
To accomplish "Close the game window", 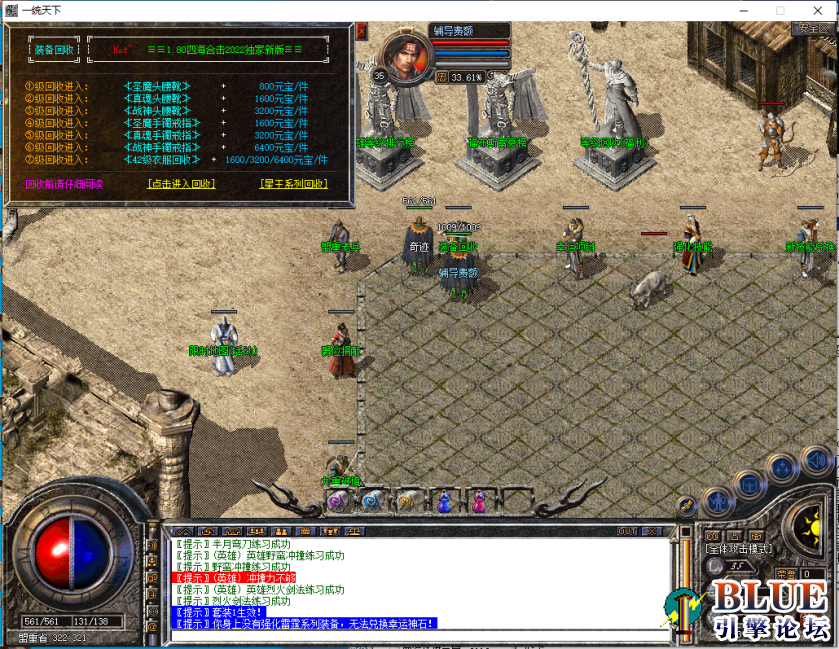I will point(816,10).
